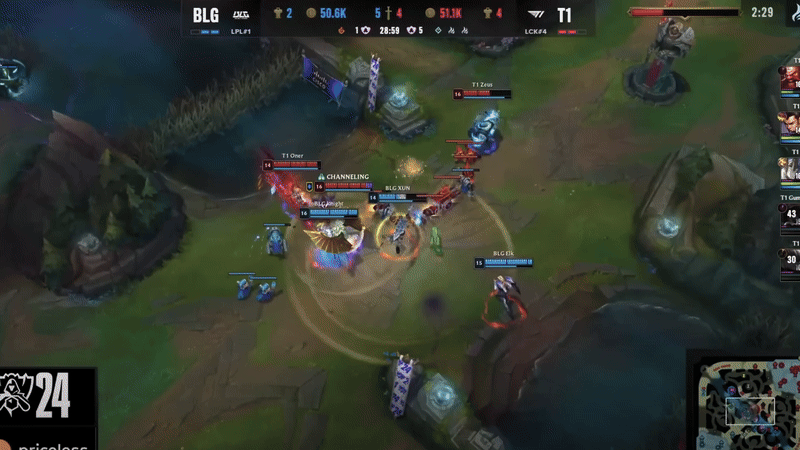
Task: Select the T1 portrait showing respawn timer 30
Action: point(791,261)
